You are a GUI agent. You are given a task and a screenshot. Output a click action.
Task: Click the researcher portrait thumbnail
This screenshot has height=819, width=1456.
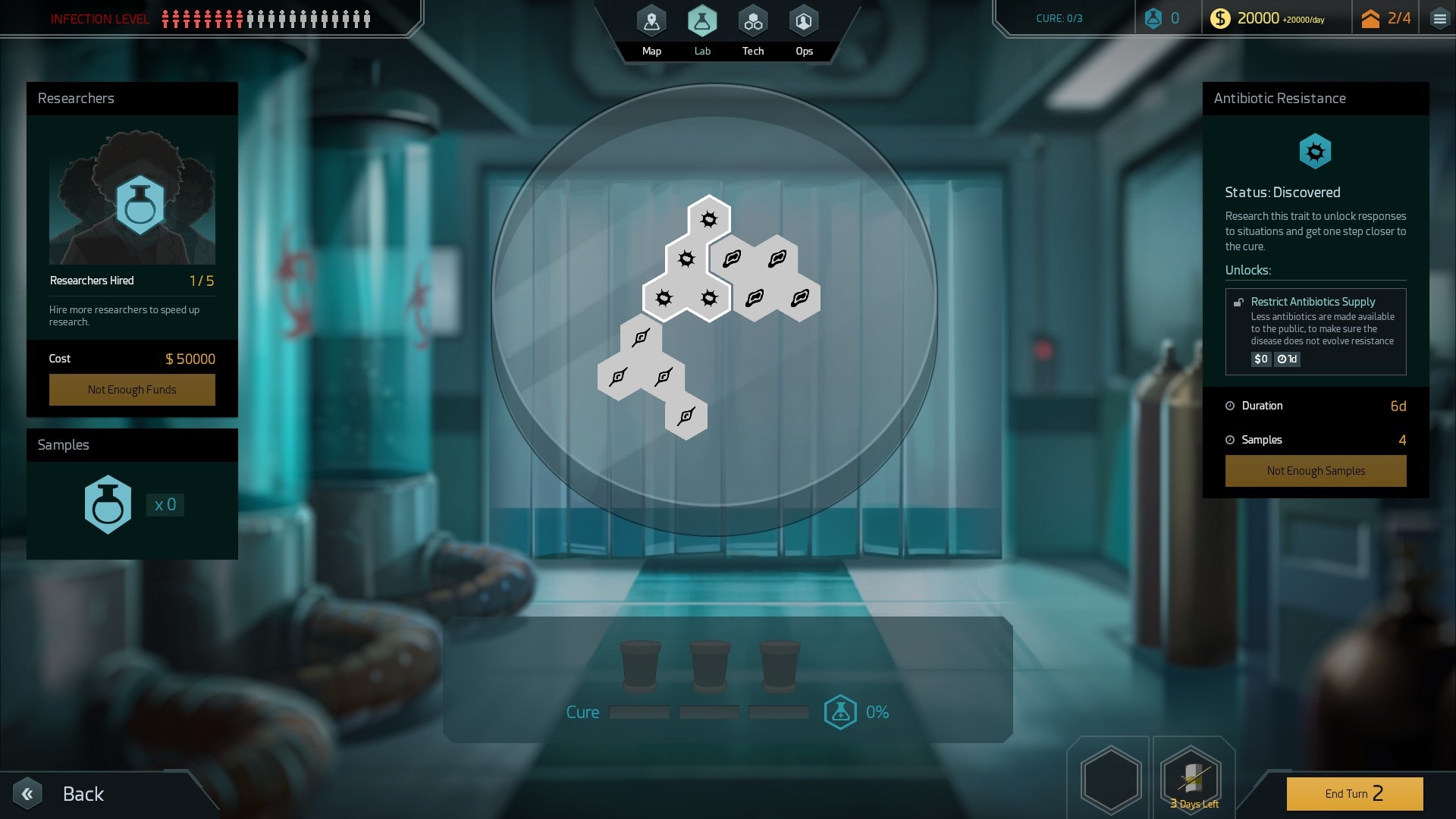coord(132,199)
